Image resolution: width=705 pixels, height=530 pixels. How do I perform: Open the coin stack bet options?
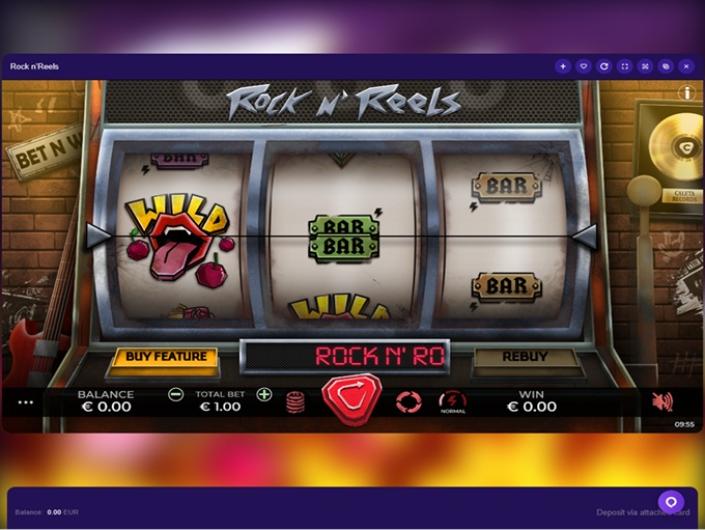tap(295, 402)
